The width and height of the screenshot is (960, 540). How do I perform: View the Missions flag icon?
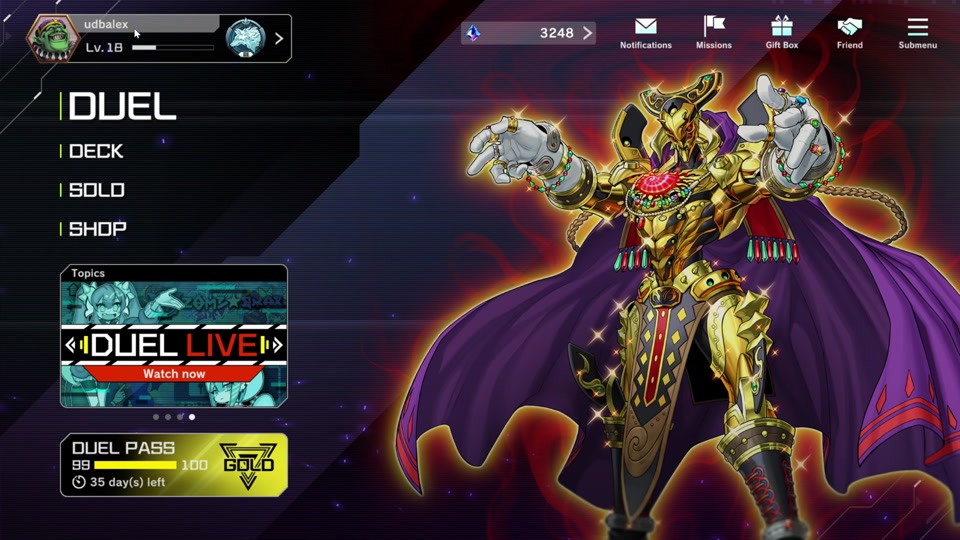pos(714,32)
